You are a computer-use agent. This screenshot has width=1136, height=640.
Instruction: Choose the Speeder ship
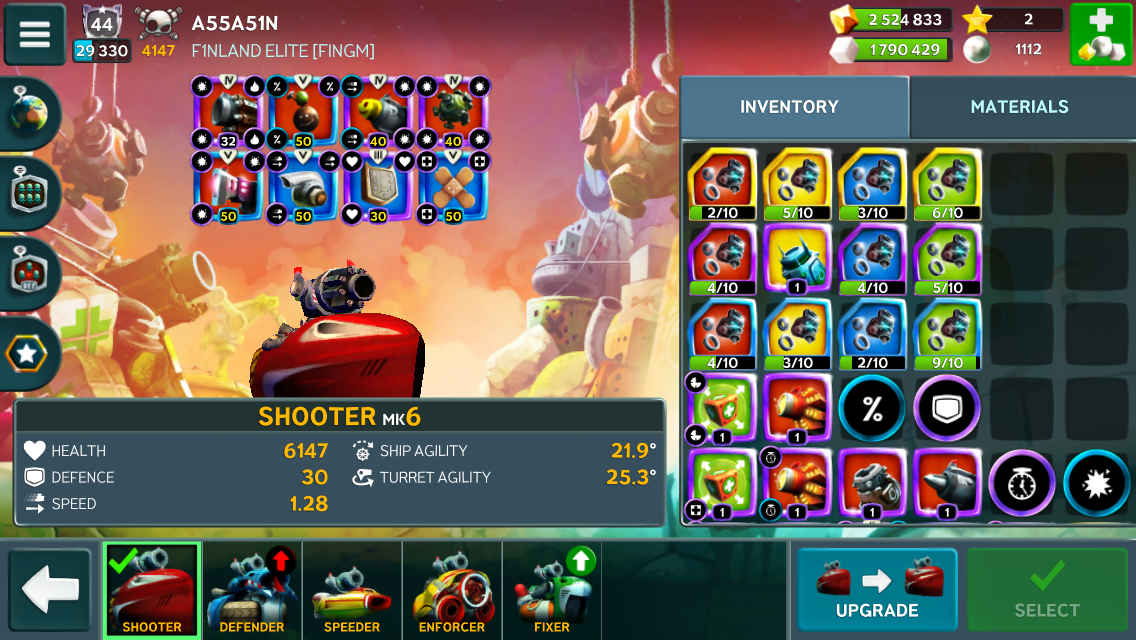click(x=352, y=589)
